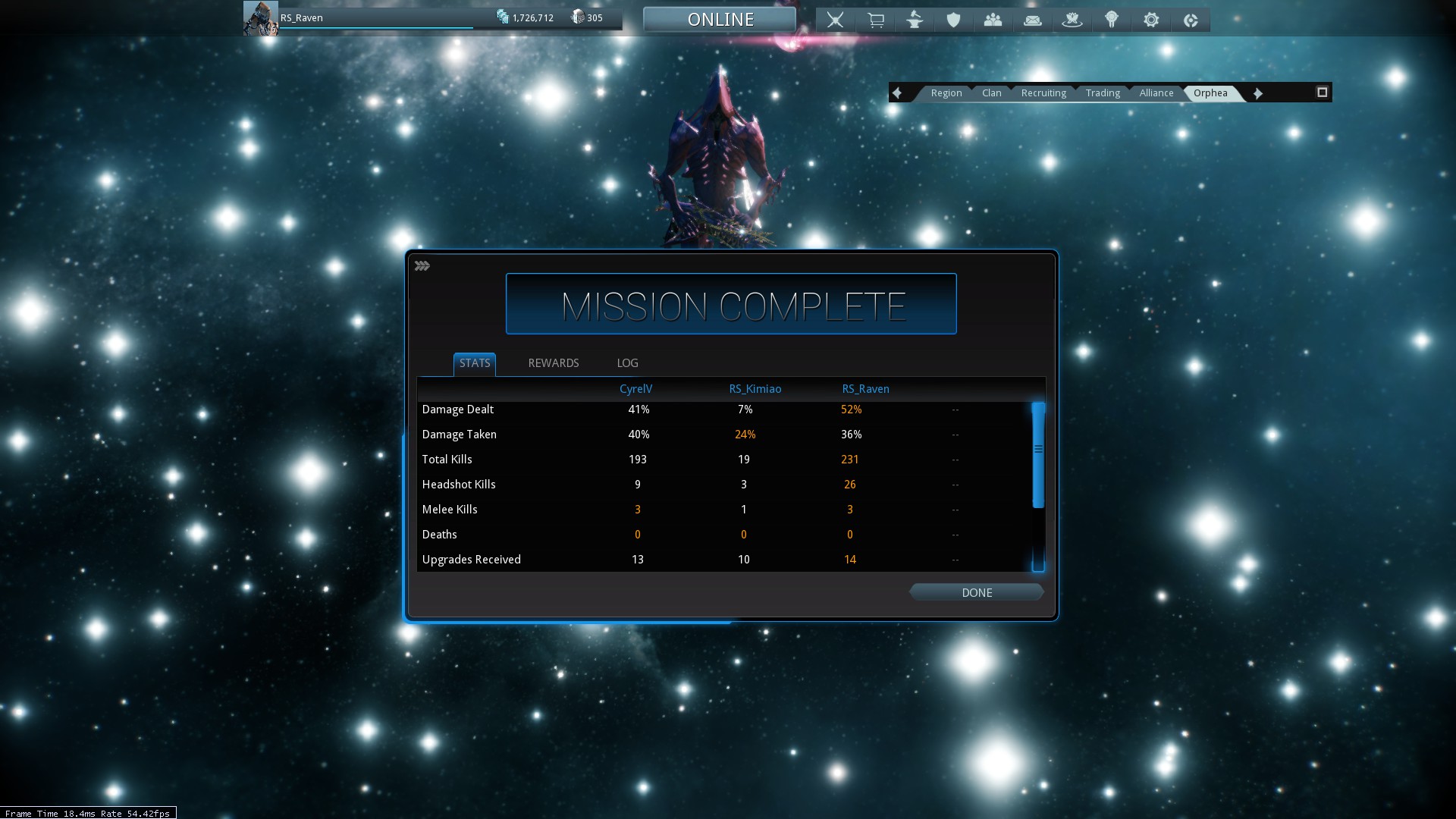The height and width of the screenshot is (819, 1456).
Task: Switch chat to the Region tab
Action: 946,93
